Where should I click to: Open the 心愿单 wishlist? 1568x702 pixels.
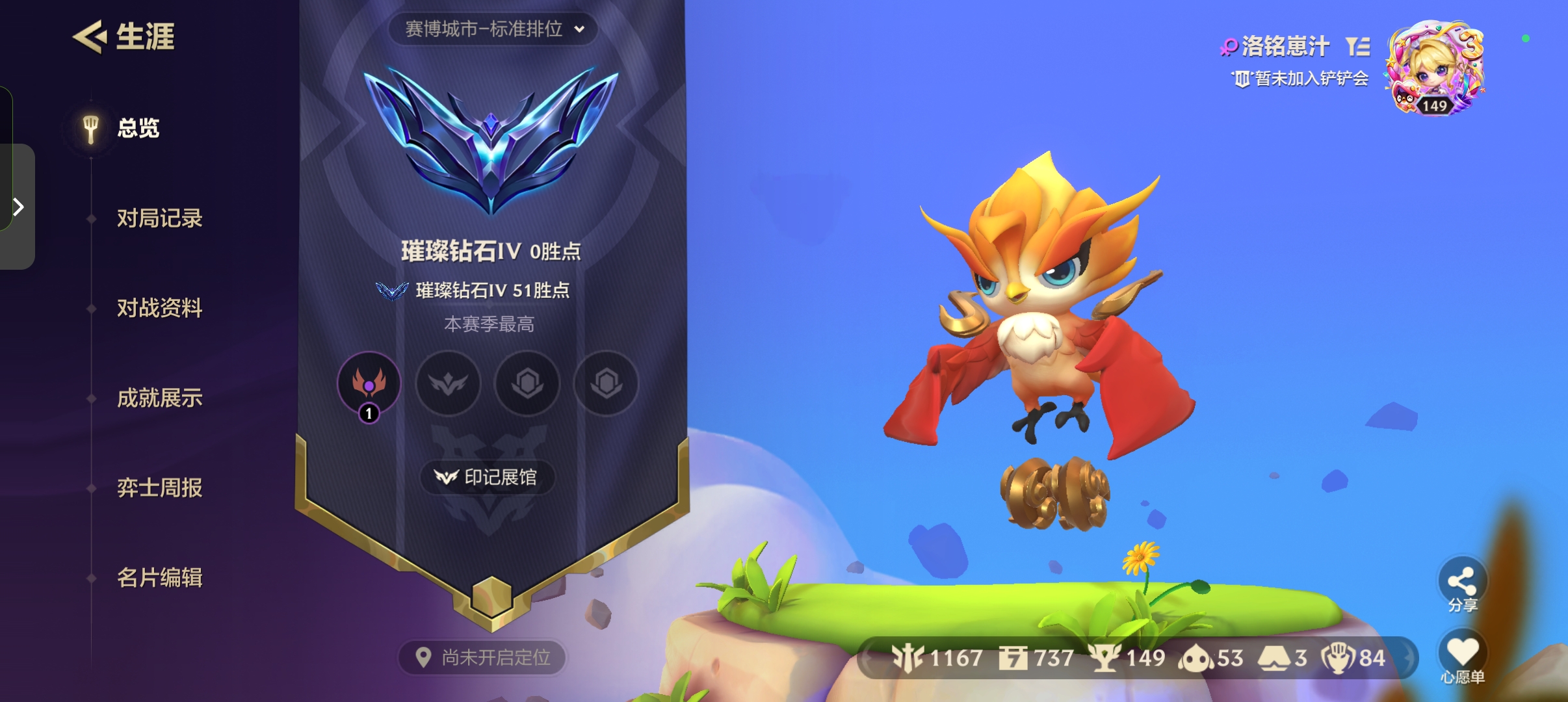1462,656
